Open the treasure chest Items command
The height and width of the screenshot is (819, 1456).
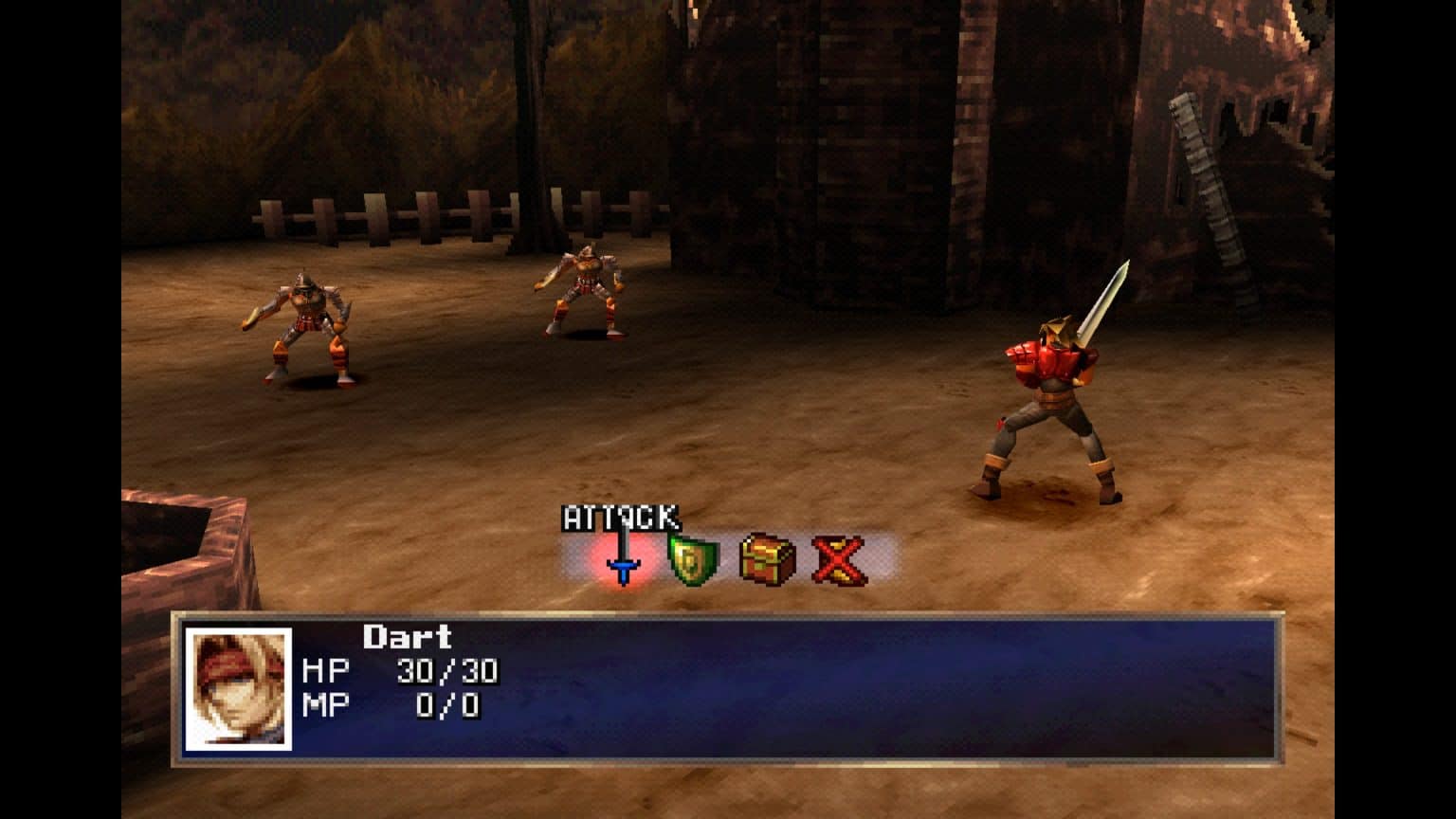click(x=767, y=559)
